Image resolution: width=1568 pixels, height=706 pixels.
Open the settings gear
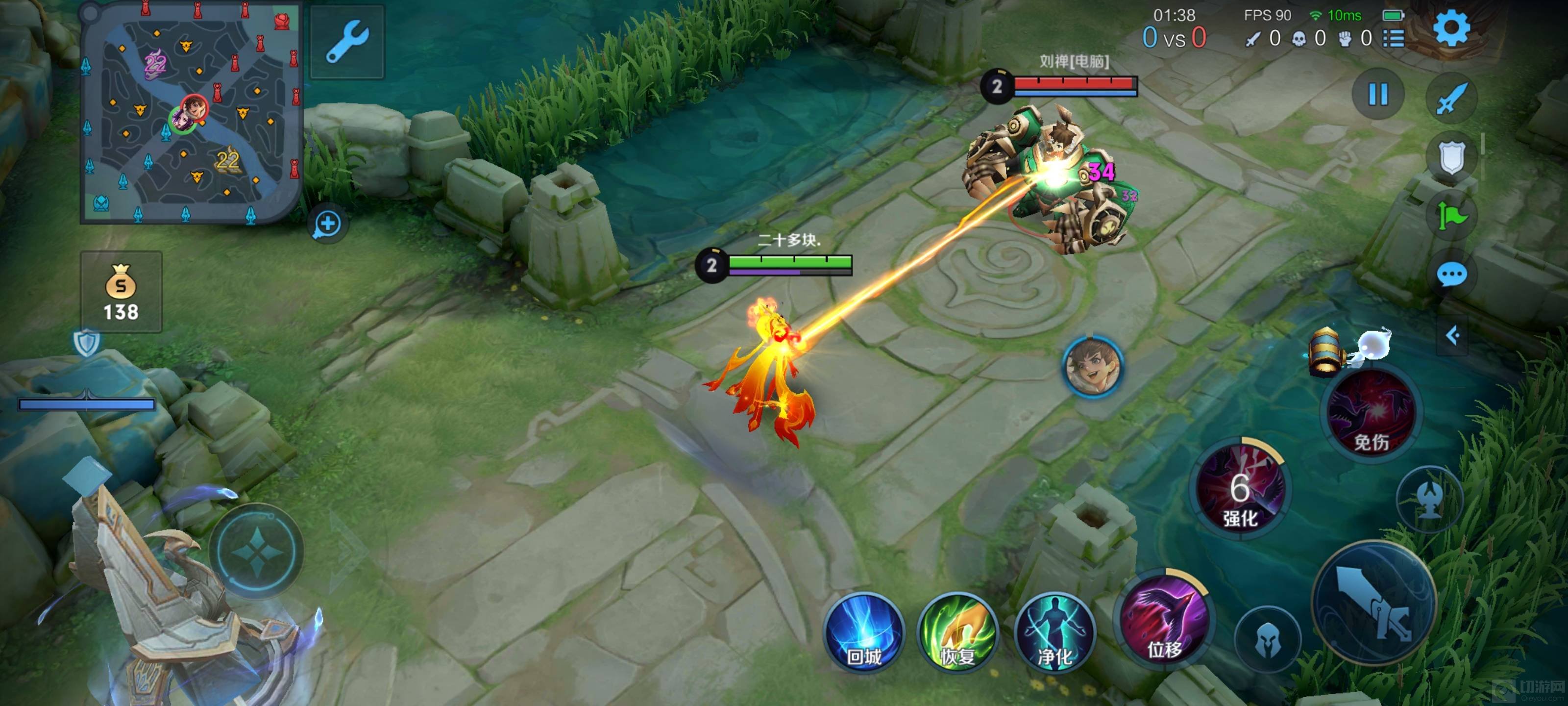[x=1452, y=27]
